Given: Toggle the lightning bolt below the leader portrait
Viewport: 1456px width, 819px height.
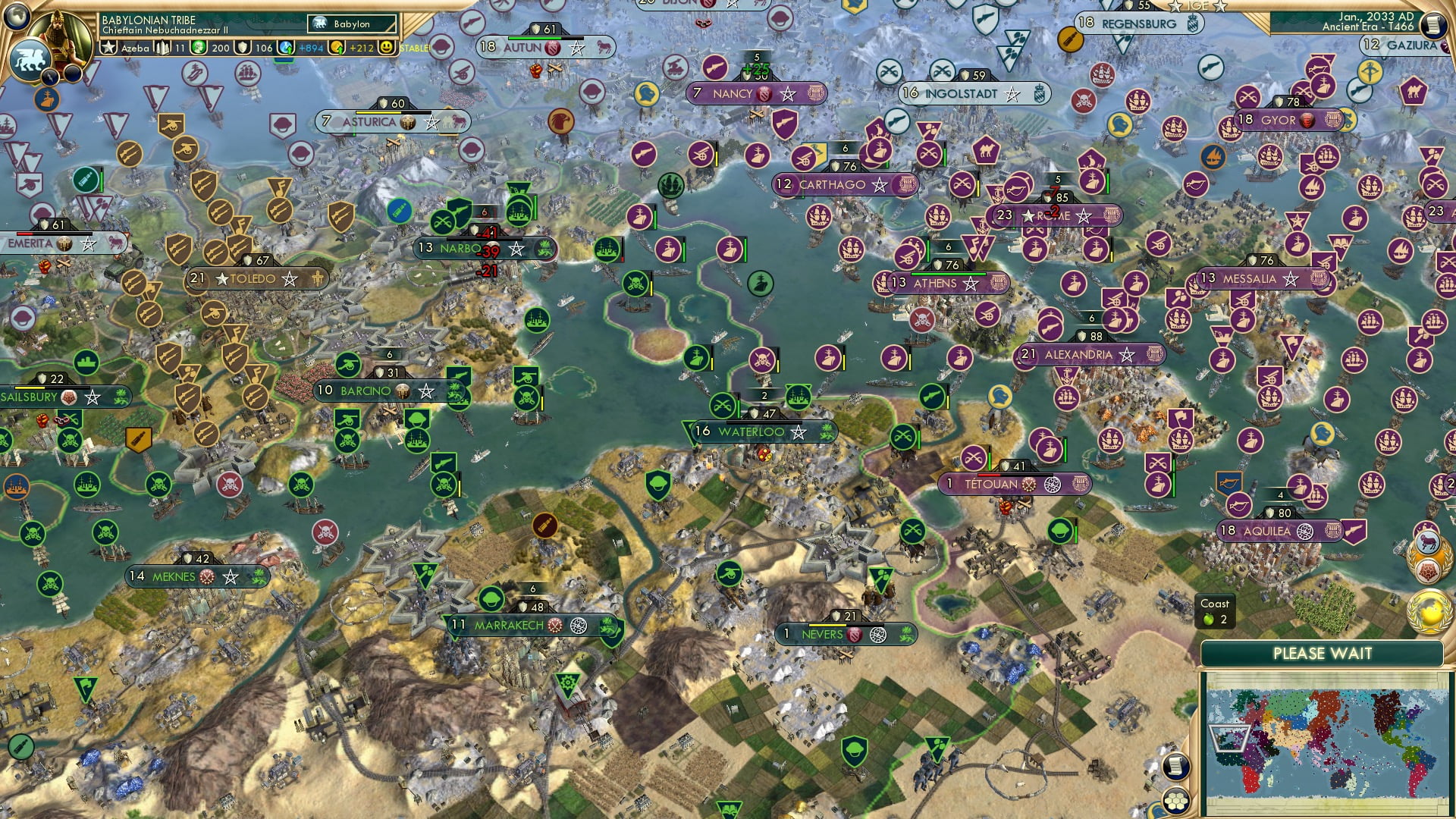Looking at the screenshot, I should [50, 77].
